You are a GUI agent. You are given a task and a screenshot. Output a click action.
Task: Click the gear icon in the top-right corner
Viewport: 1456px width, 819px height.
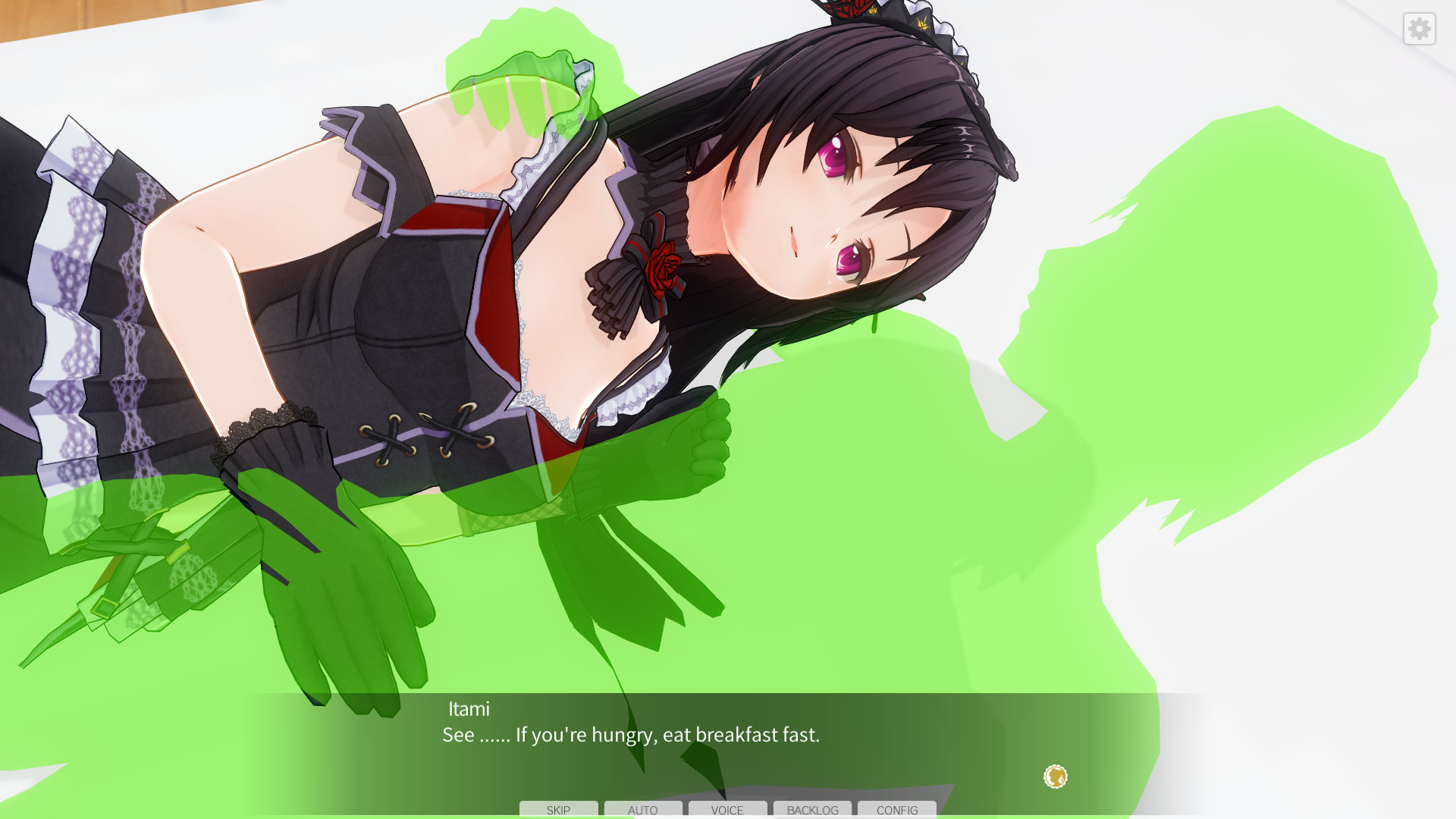(x=1419, y=29)
